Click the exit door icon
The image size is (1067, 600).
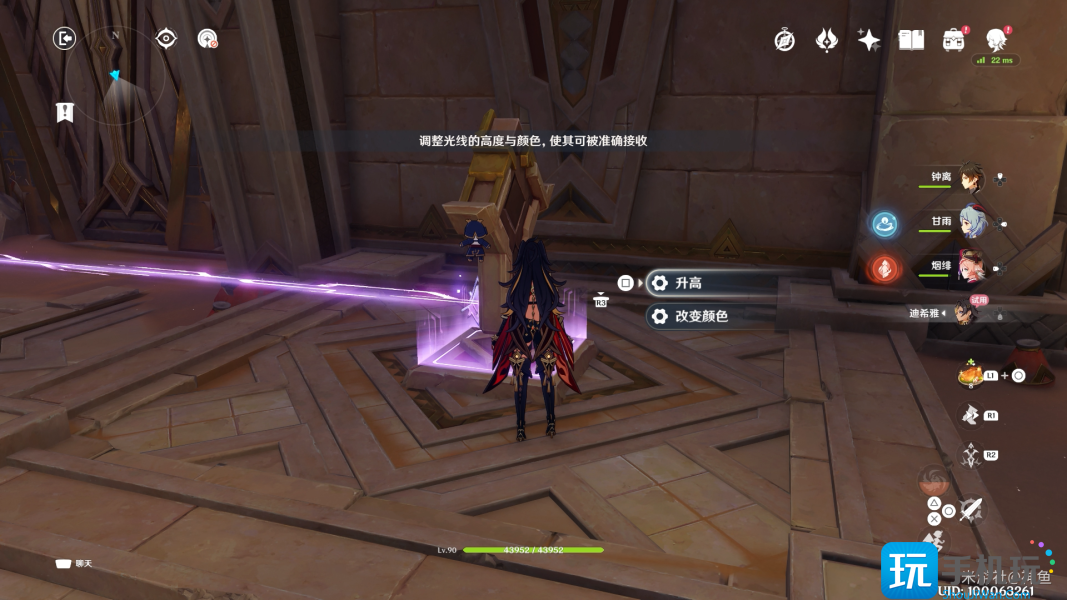click(x=65, y=39)
